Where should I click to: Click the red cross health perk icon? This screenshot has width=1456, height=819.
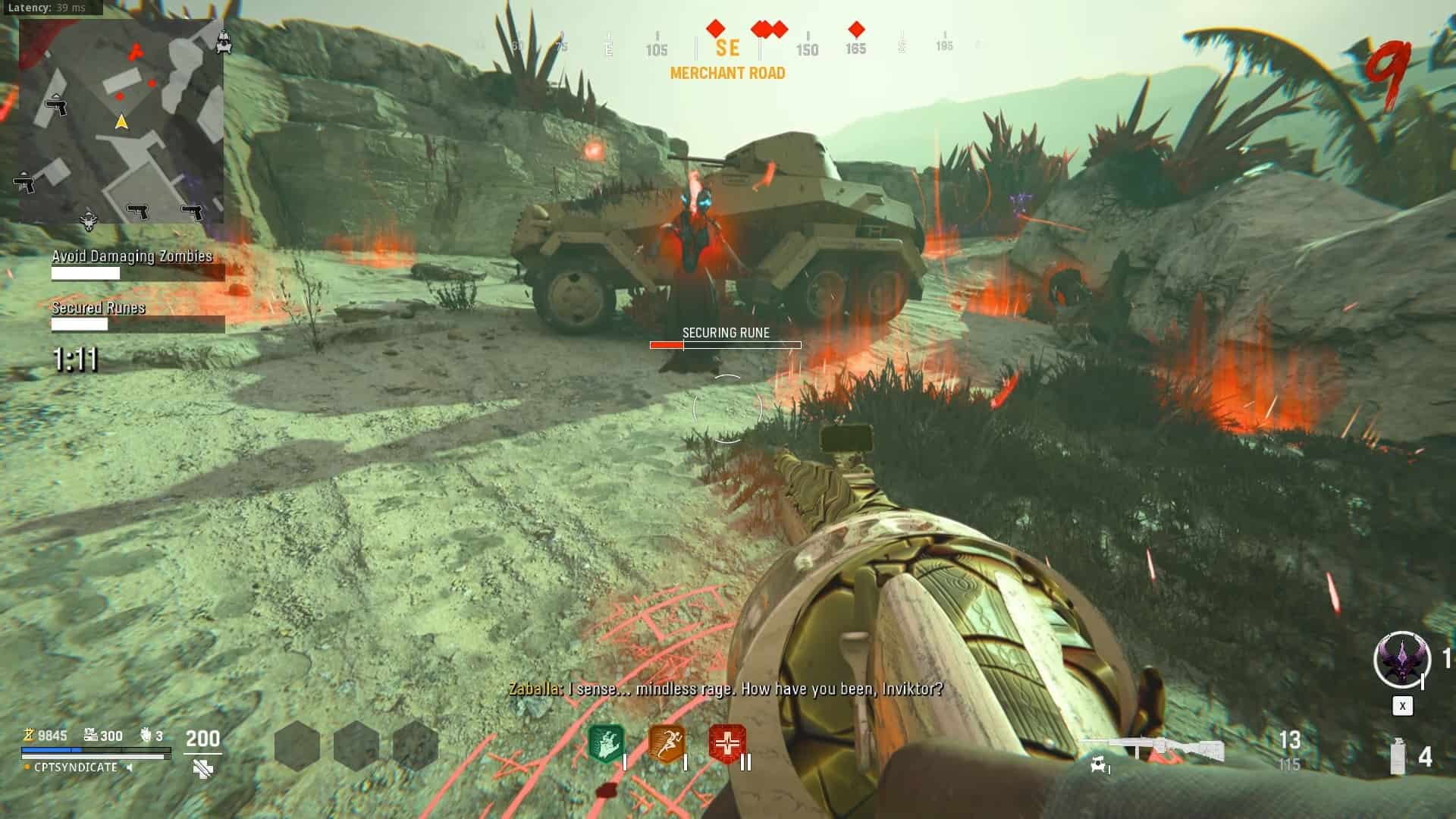tap(726, 743)
